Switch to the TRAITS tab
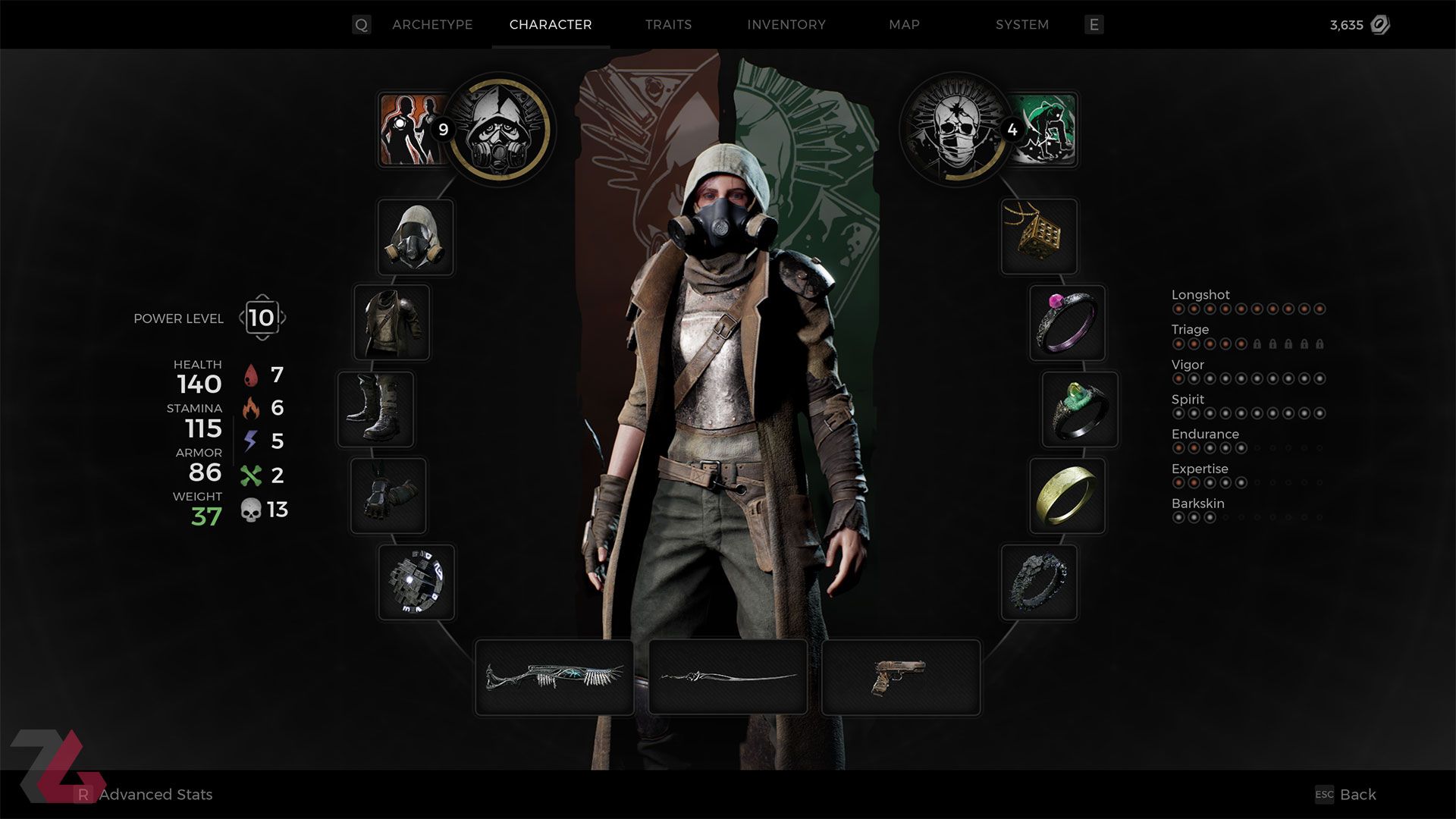This screenshot has height=819, width=1456. (x=668, y=24)
